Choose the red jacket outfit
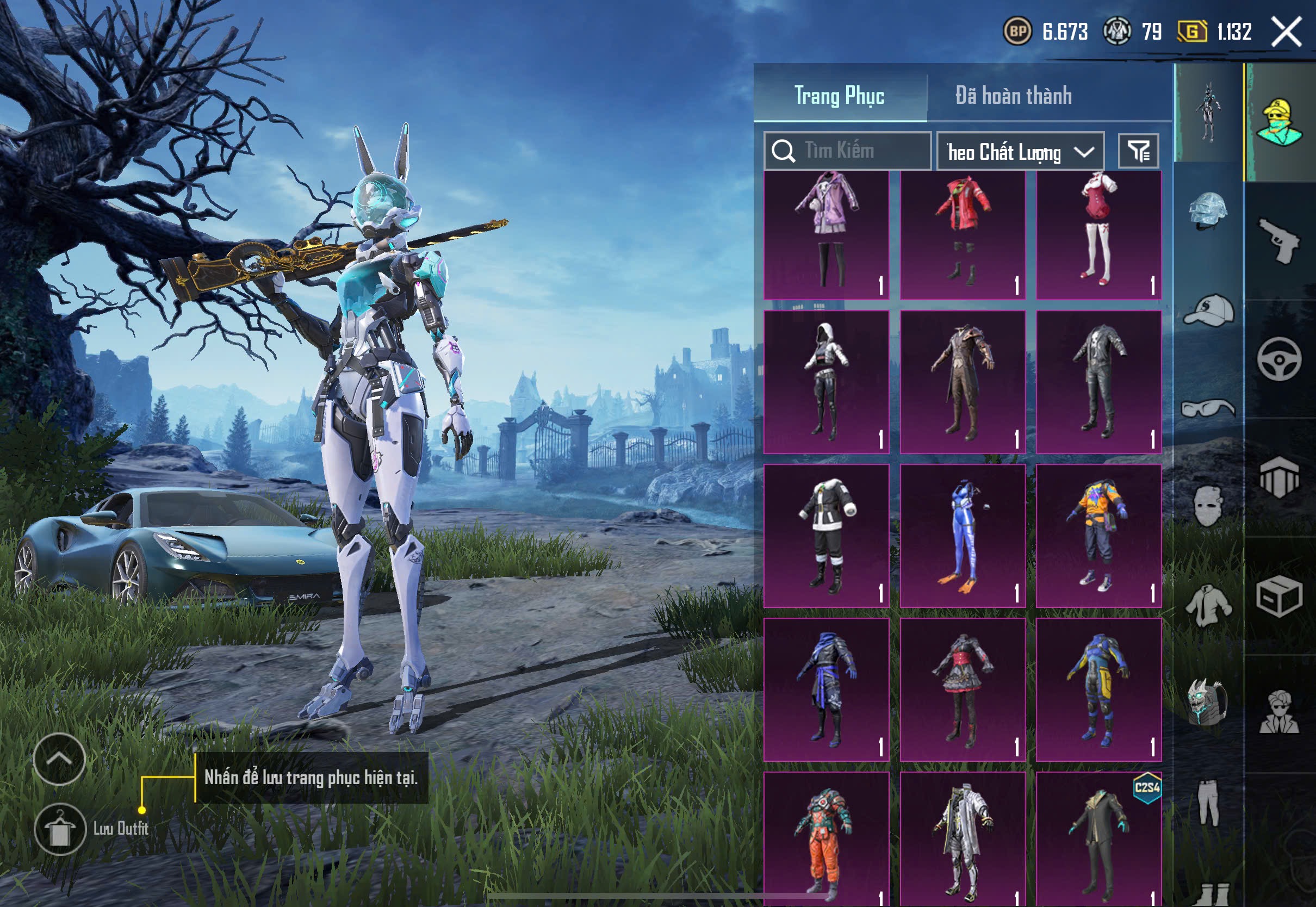This screenshot has height=907, width=1316. point(963,235)
